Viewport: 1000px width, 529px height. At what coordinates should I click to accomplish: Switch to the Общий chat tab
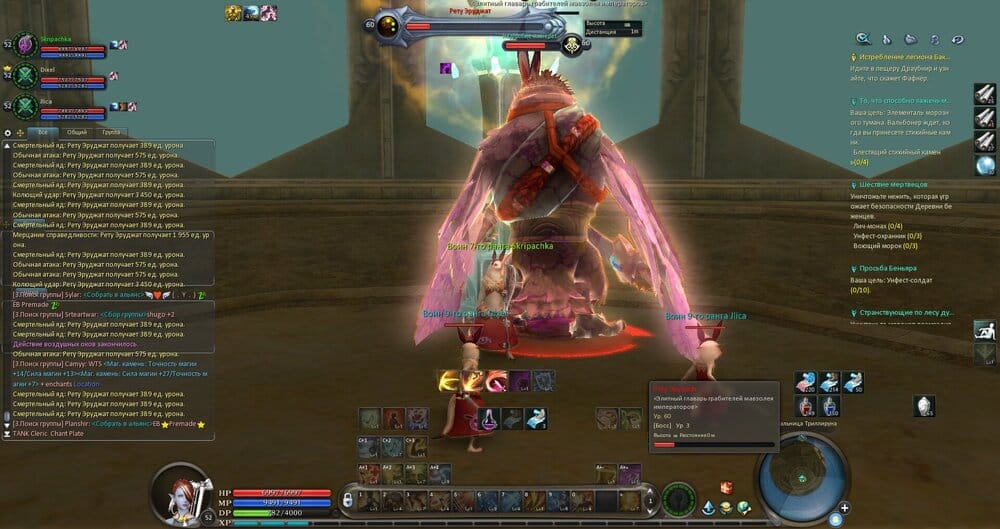click(76, 132)
